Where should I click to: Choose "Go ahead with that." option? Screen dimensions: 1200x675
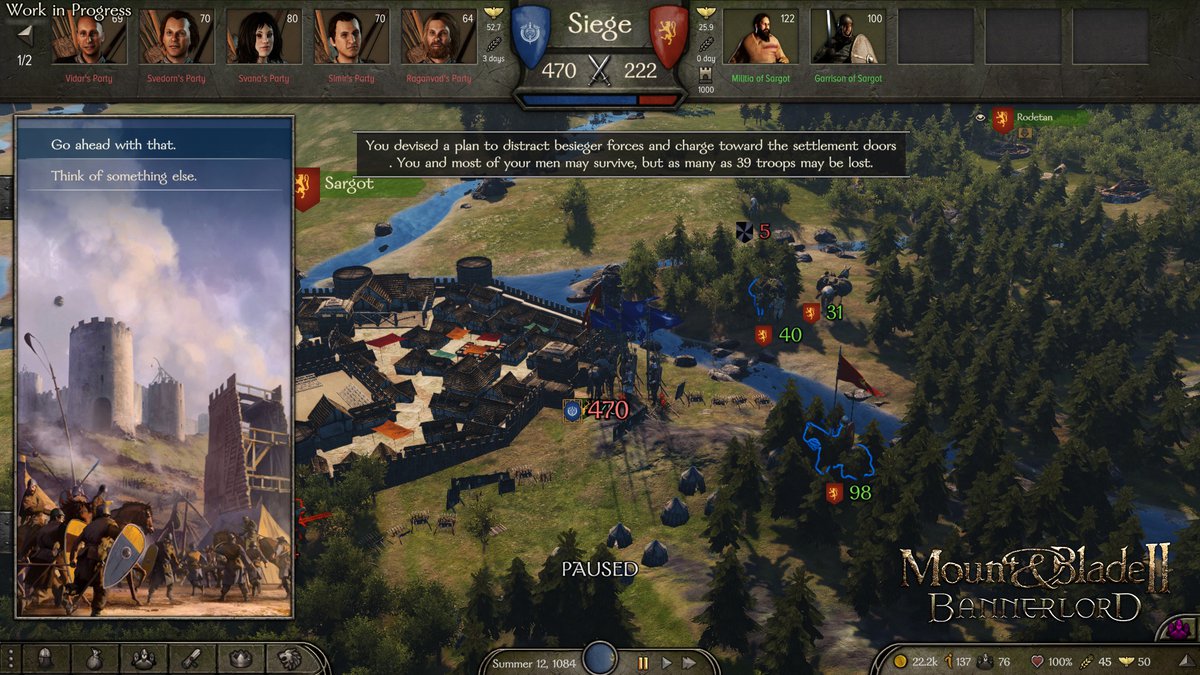(x=113, y=145)
